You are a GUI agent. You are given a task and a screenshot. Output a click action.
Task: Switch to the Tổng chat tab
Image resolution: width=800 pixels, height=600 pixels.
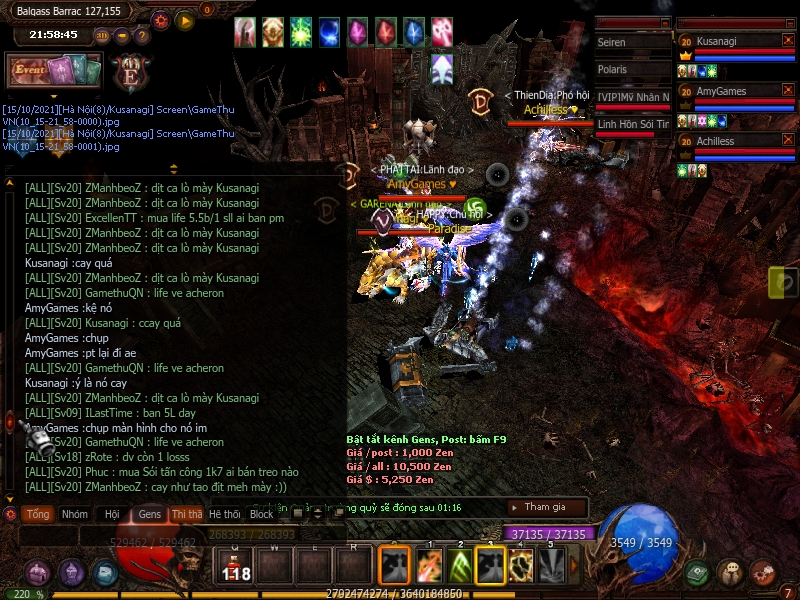(x=38, y=514)
